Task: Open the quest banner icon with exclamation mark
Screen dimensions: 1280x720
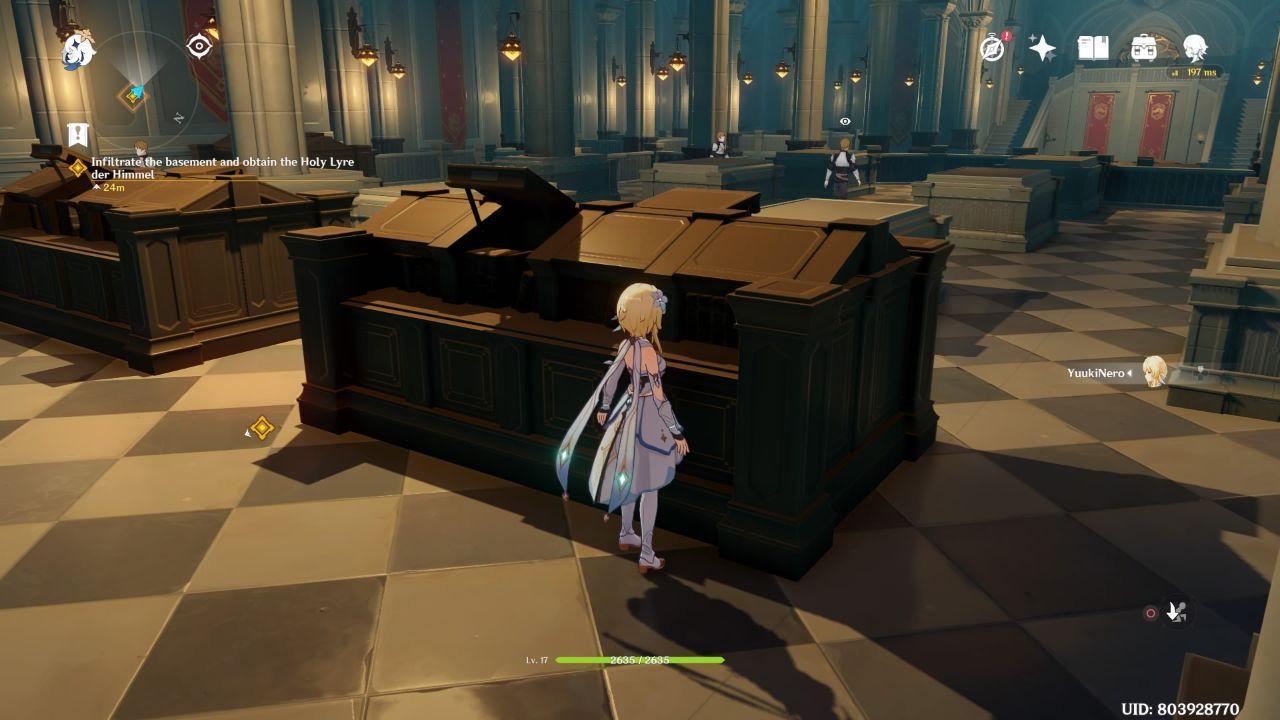Action: [78, 134]
